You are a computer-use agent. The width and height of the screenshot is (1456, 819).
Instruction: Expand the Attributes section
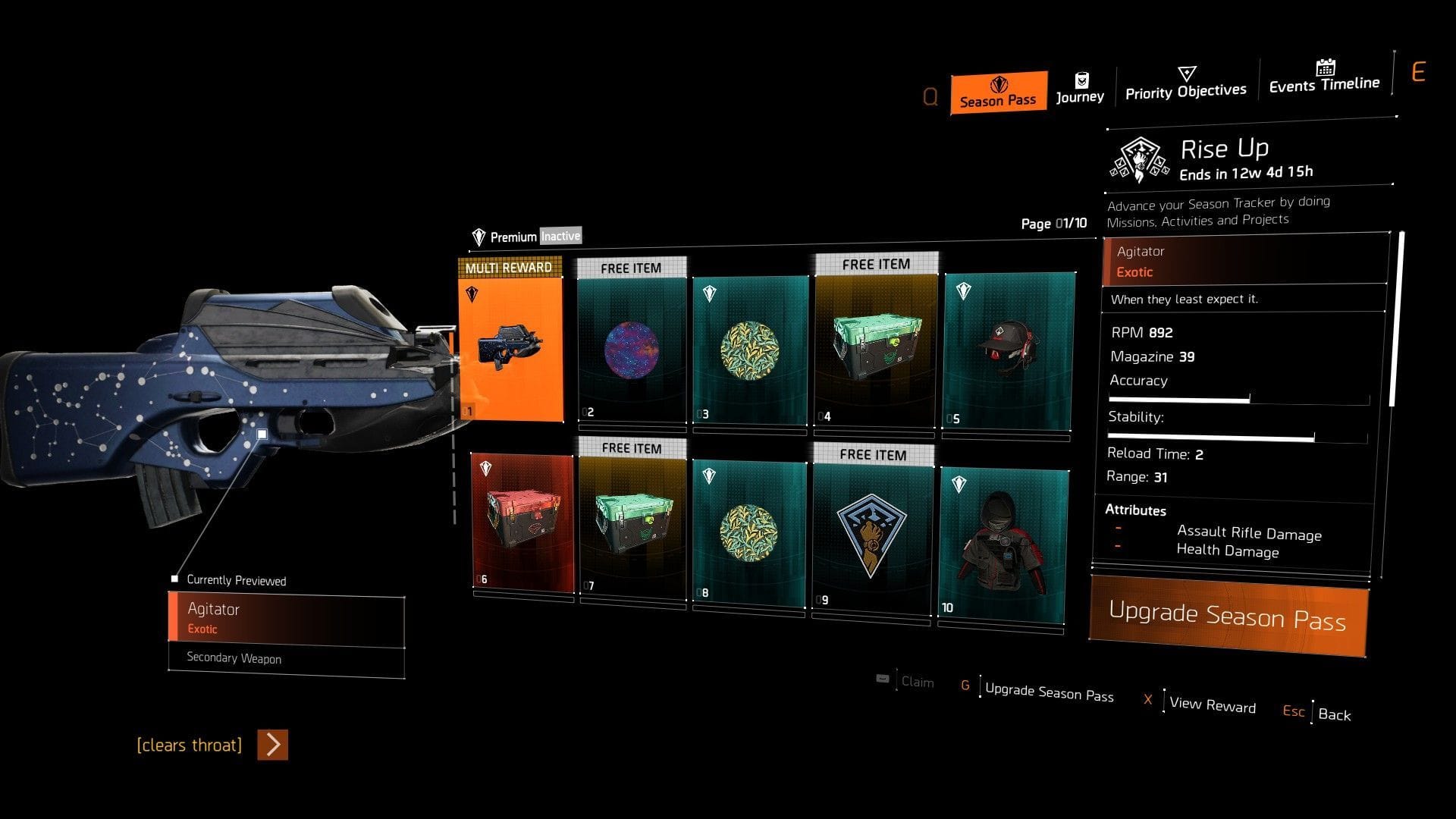(1135, 510)
